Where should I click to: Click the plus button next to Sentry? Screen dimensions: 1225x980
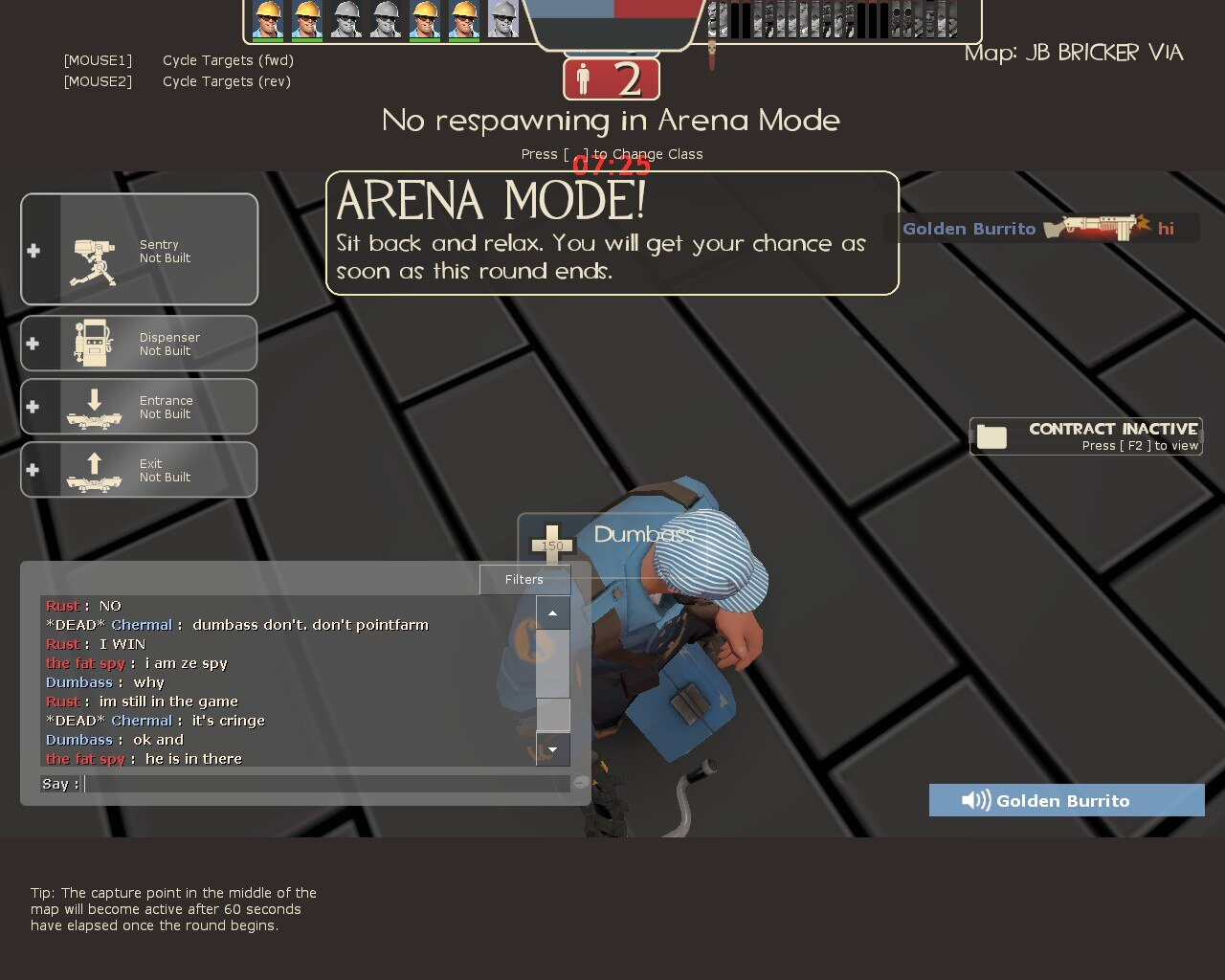coord(33,251)
